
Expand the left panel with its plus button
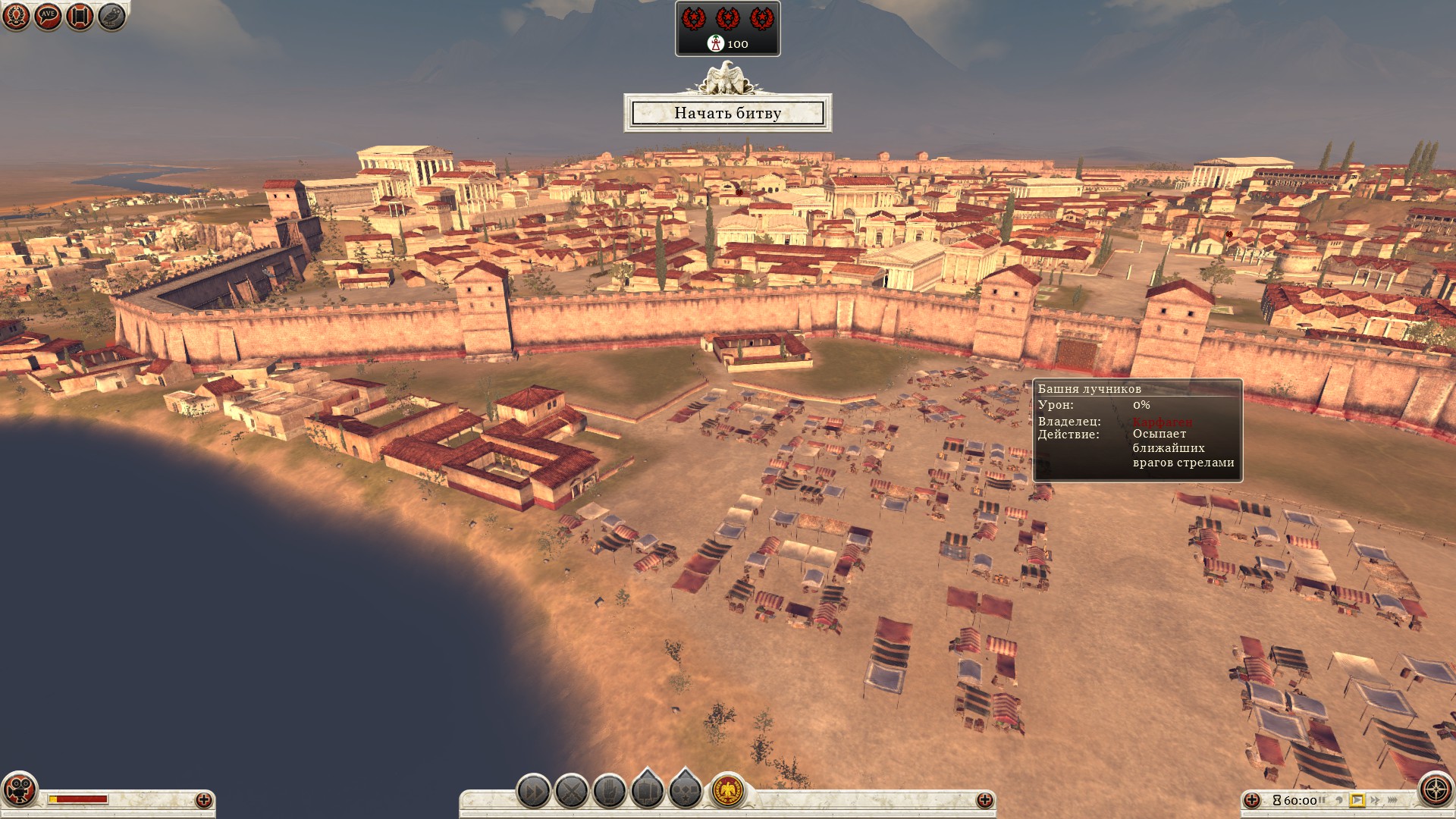pyautogui.click(x=203, y=800)
